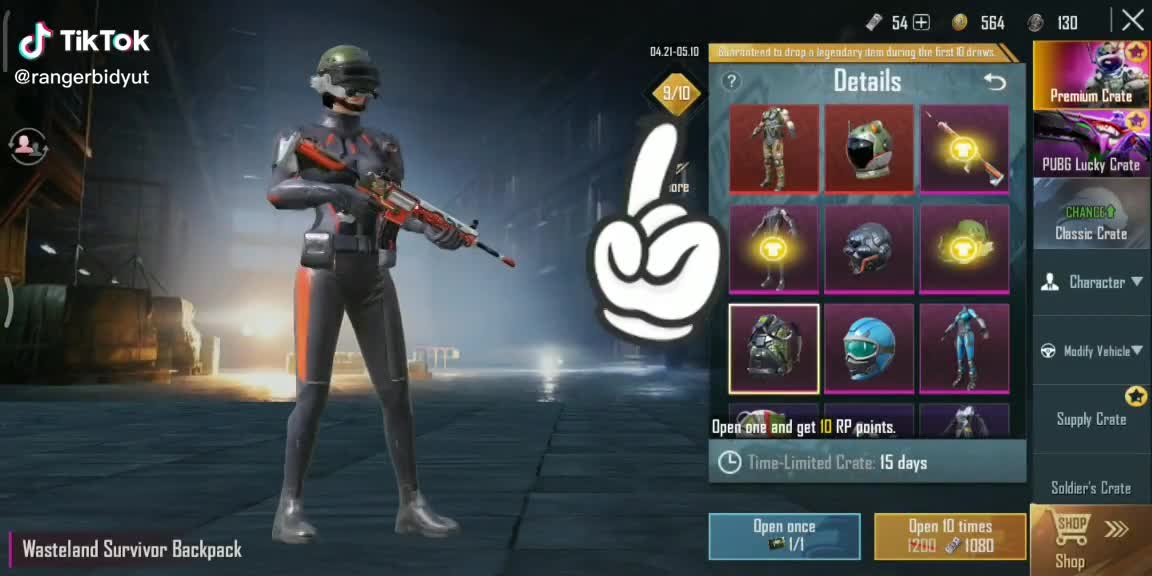Select the PUBG Lucky Crate tab

coord(1091,145)
